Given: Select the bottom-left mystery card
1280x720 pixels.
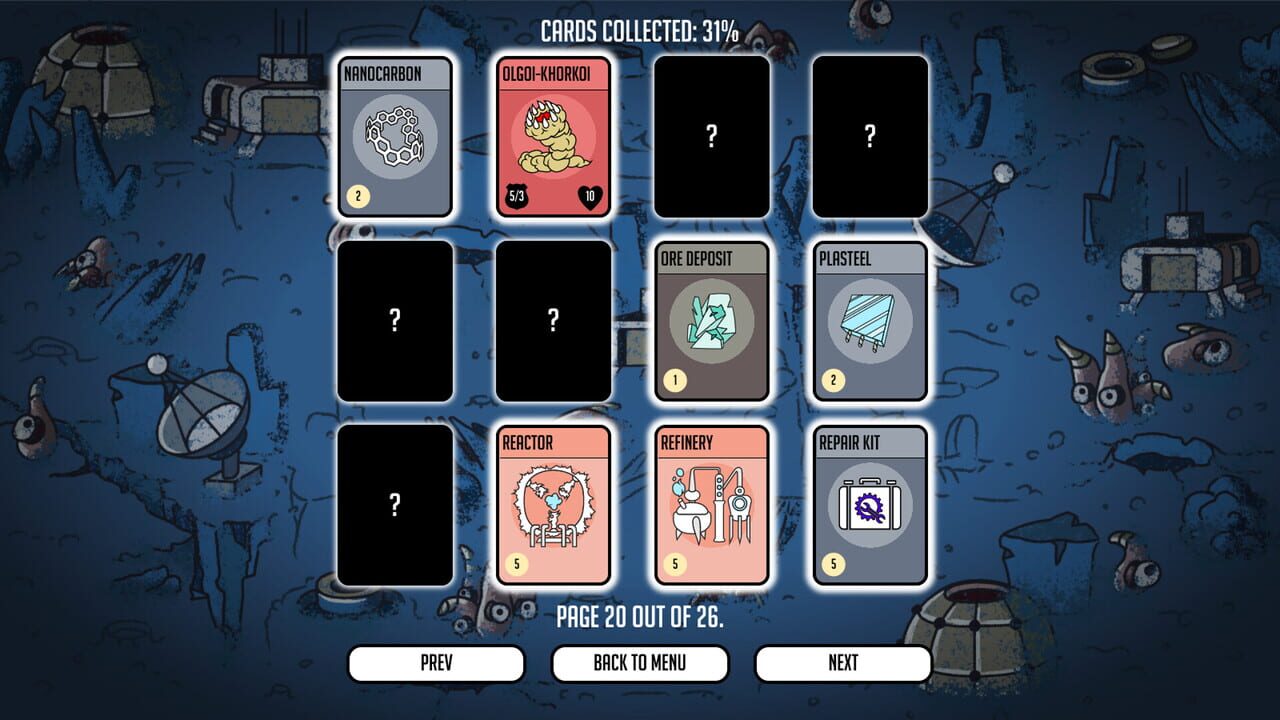Looking at the screenshot, I should pos(394,505).
